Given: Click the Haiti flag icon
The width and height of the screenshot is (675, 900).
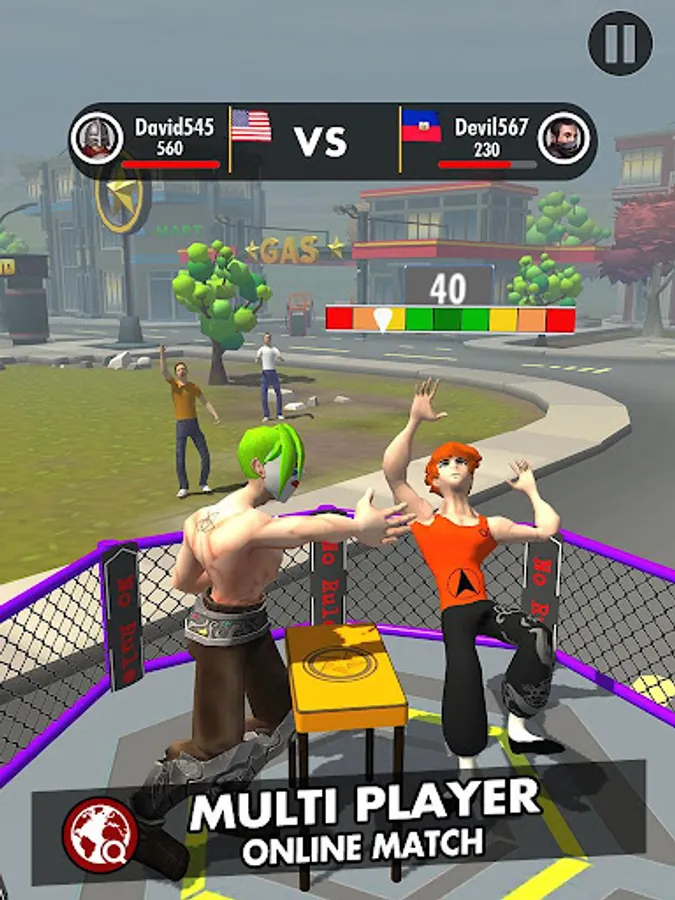Looking at the screenshot, I should (x=421, y=126).
